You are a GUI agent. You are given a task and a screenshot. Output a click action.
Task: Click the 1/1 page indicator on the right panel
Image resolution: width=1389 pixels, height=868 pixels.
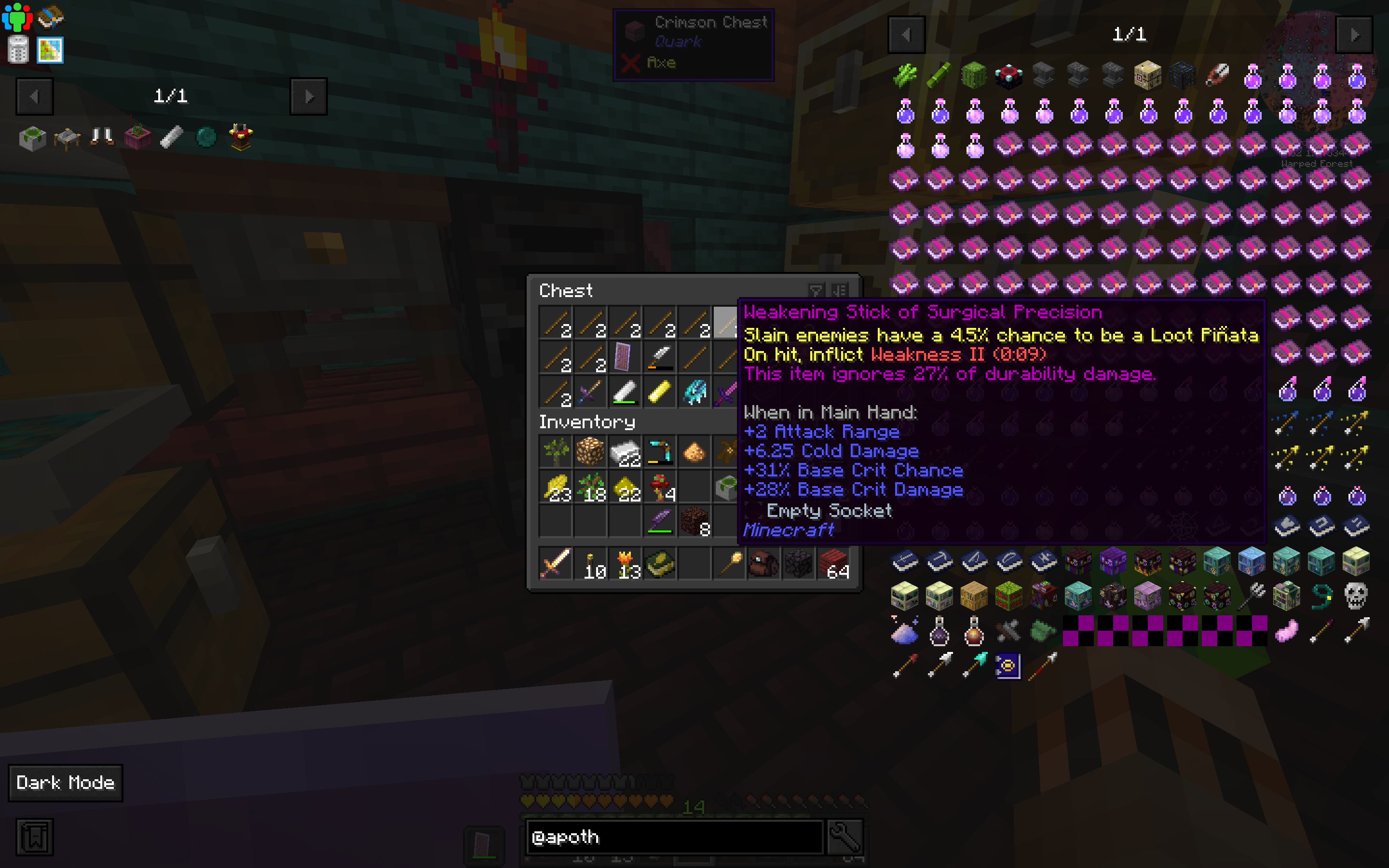1129,34
